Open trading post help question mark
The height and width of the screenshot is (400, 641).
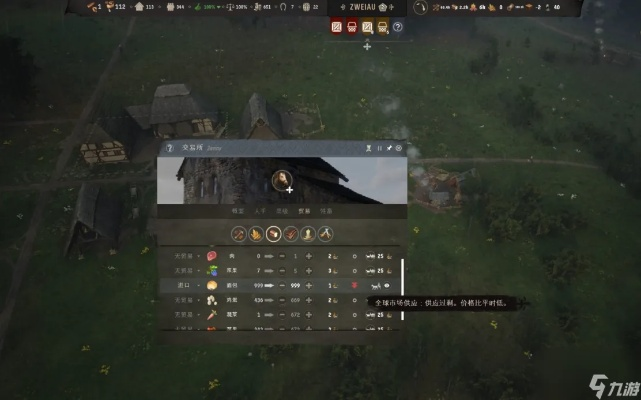tap(168, 149)
